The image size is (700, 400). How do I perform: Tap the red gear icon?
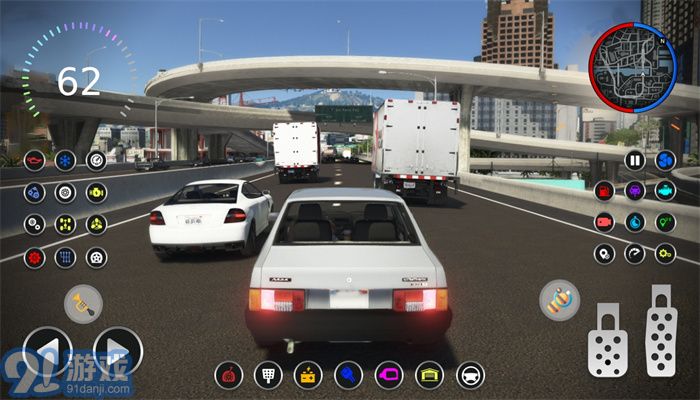[x=35, y=256]
